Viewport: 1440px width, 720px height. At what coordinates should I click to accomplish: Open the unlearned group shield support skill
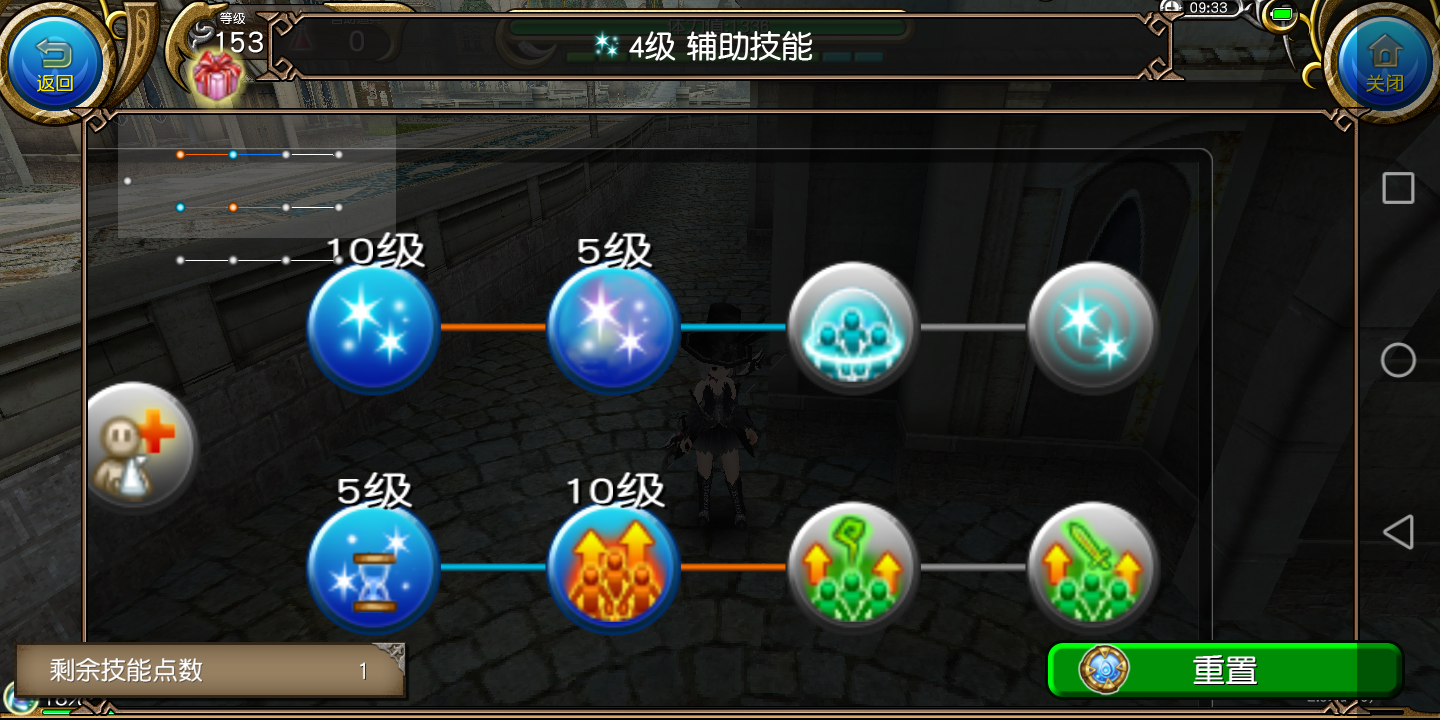coord(853,327)
